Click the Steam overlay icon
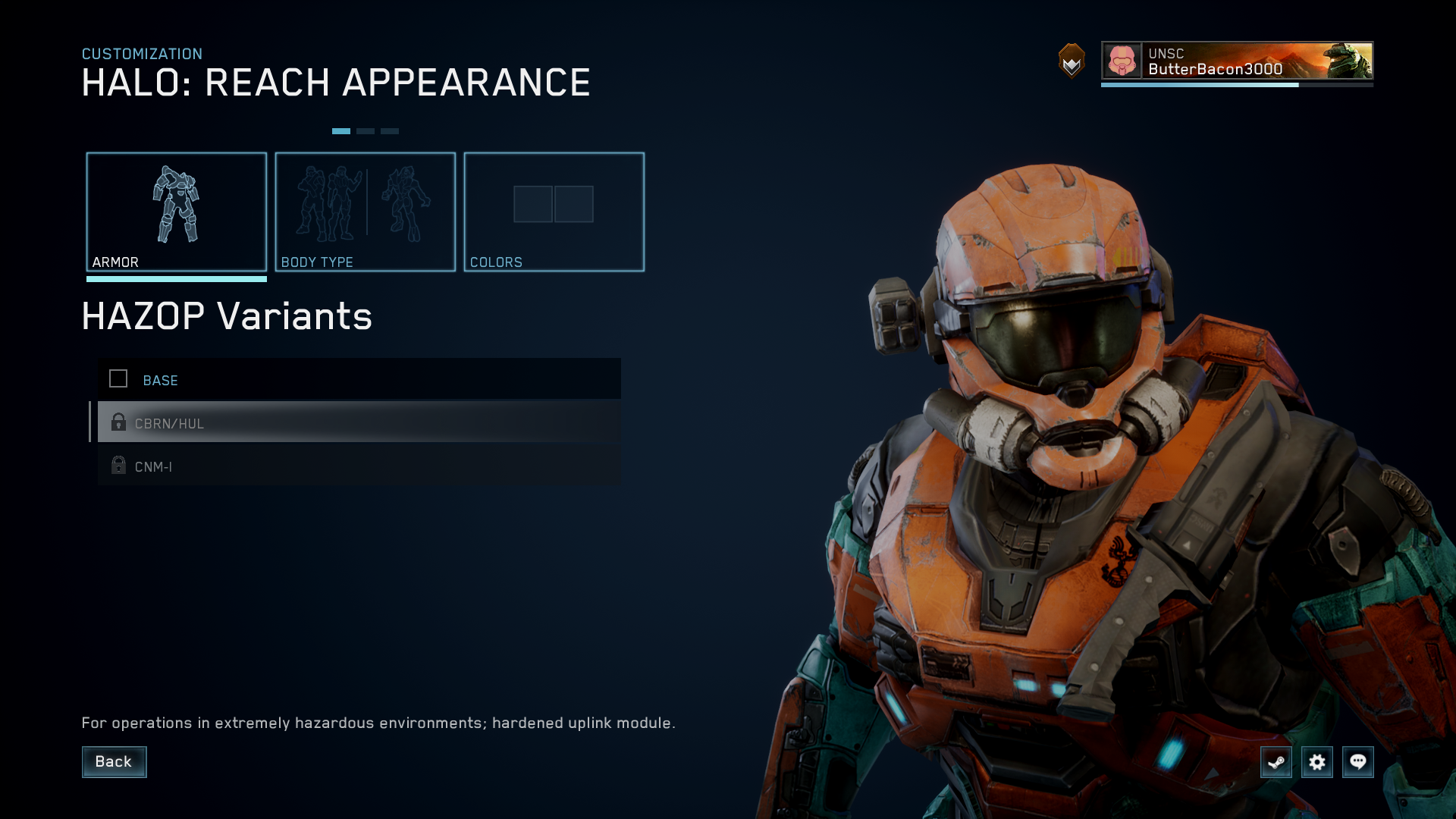This screenshot has width=1456, height=819. click(1276, 762)
